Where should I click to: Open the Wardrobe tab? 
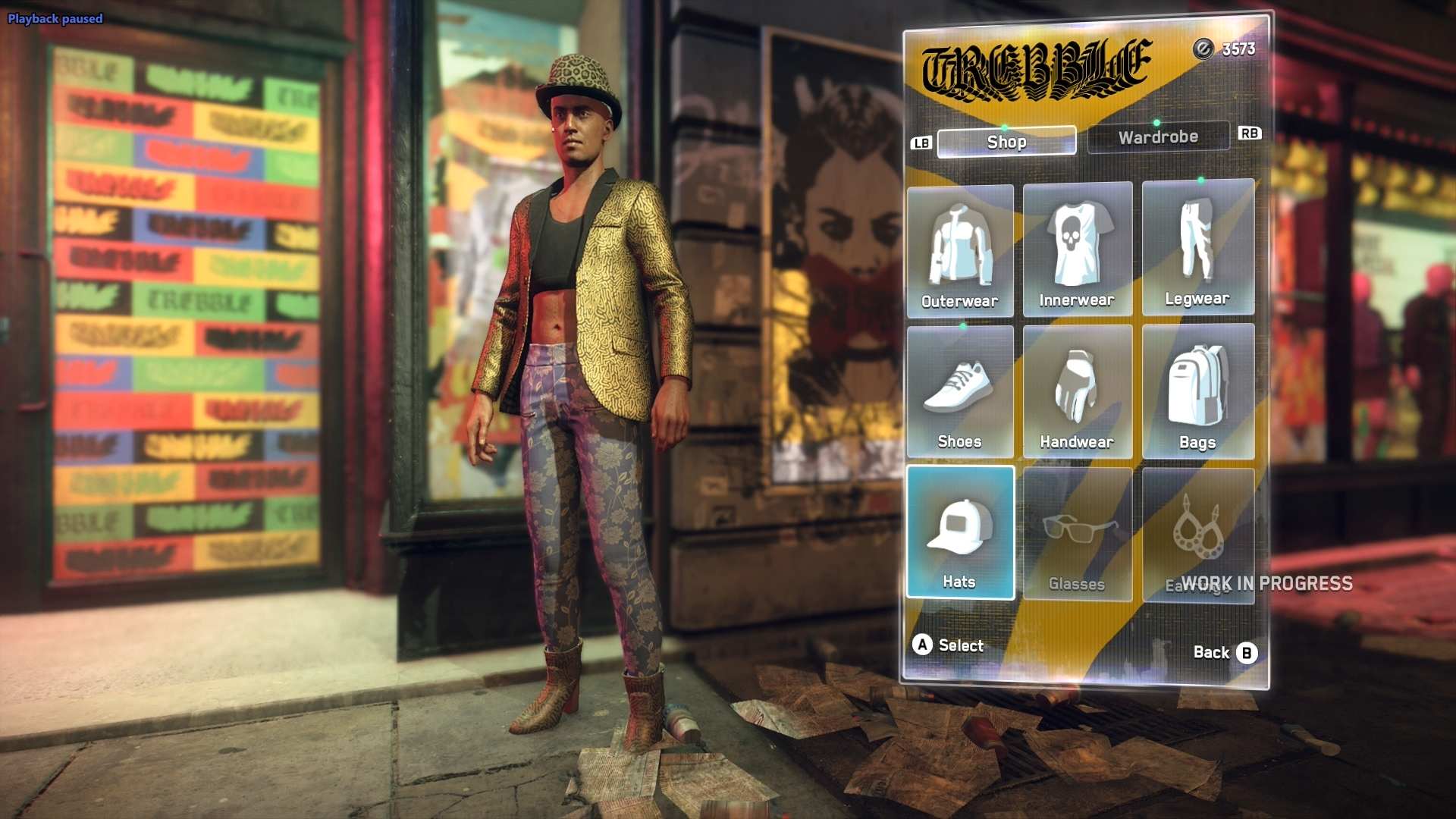click(1158, 137)
